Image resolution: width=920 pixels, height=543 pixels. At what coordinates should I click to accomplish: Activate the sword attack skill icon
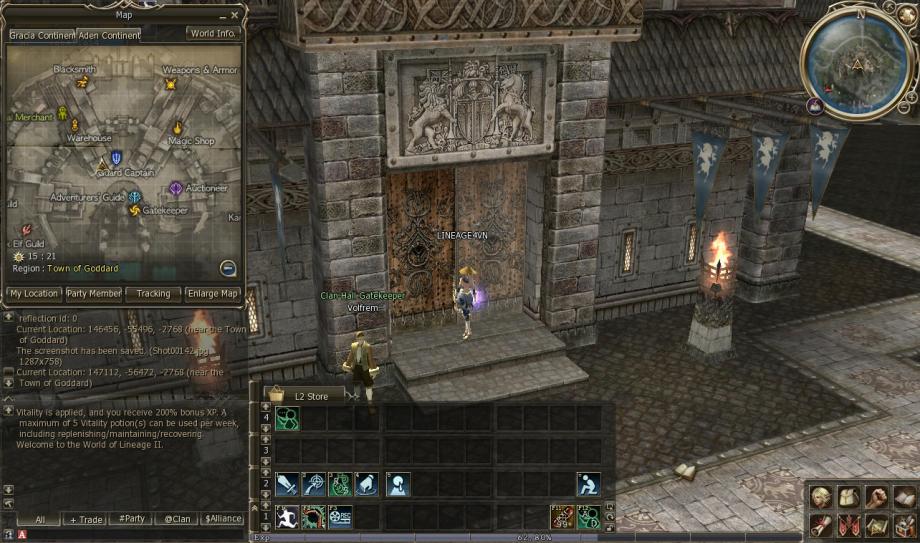pyautogui.click(x=287, y=485)
